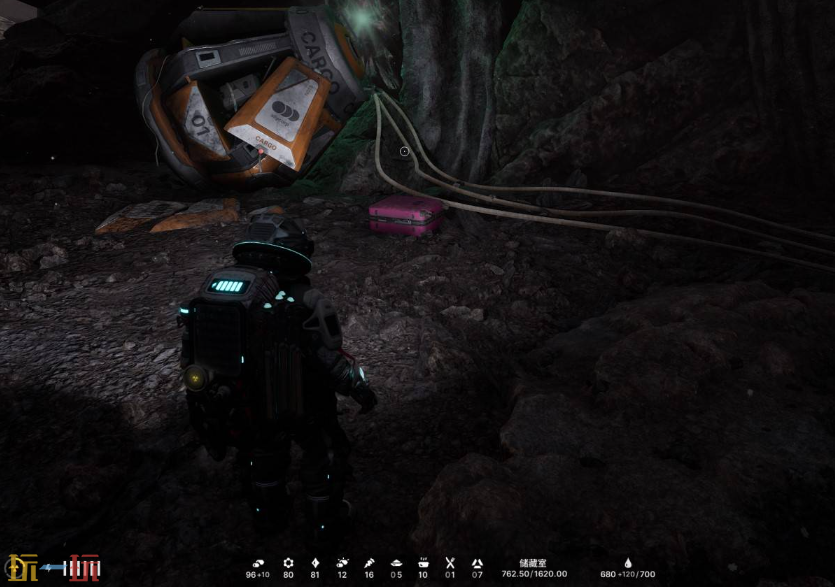The height and width of the screenshot is (587, 835).
Task: Click the syringe icon in the HUD
Action: [369, 563]
